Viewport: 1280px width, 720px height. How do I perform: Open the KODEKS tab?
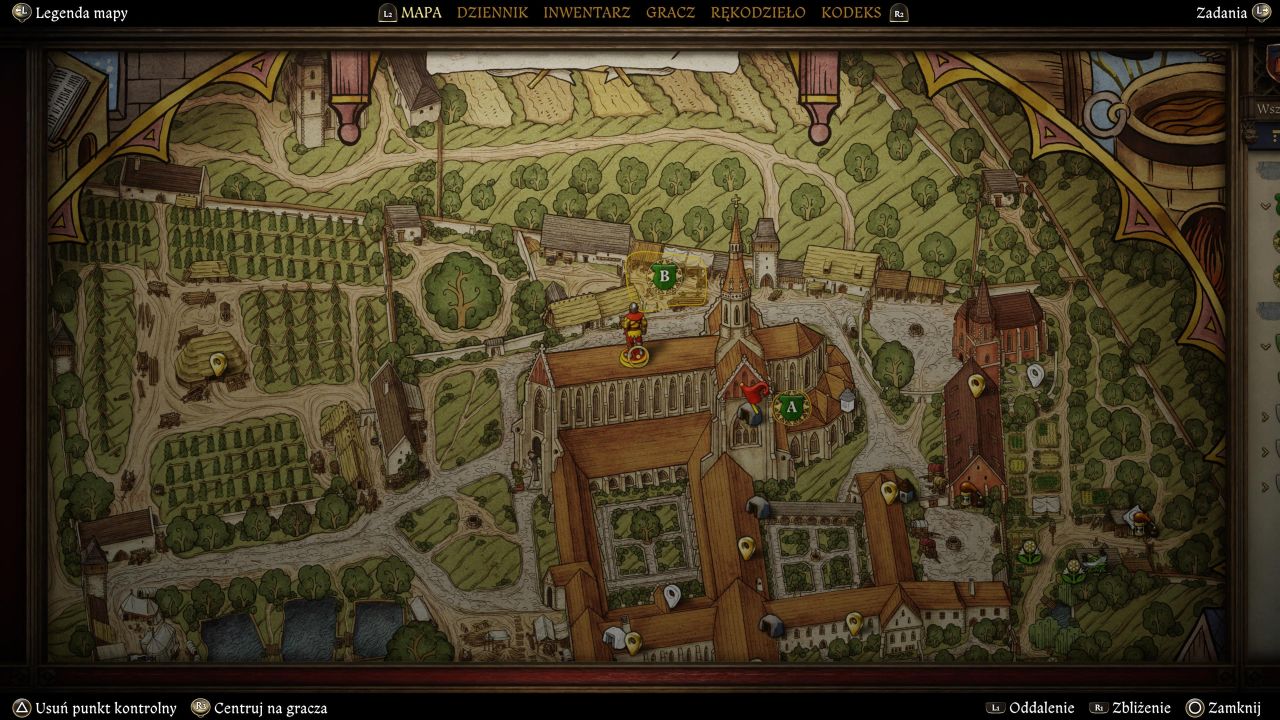click(x=851, y=13)
